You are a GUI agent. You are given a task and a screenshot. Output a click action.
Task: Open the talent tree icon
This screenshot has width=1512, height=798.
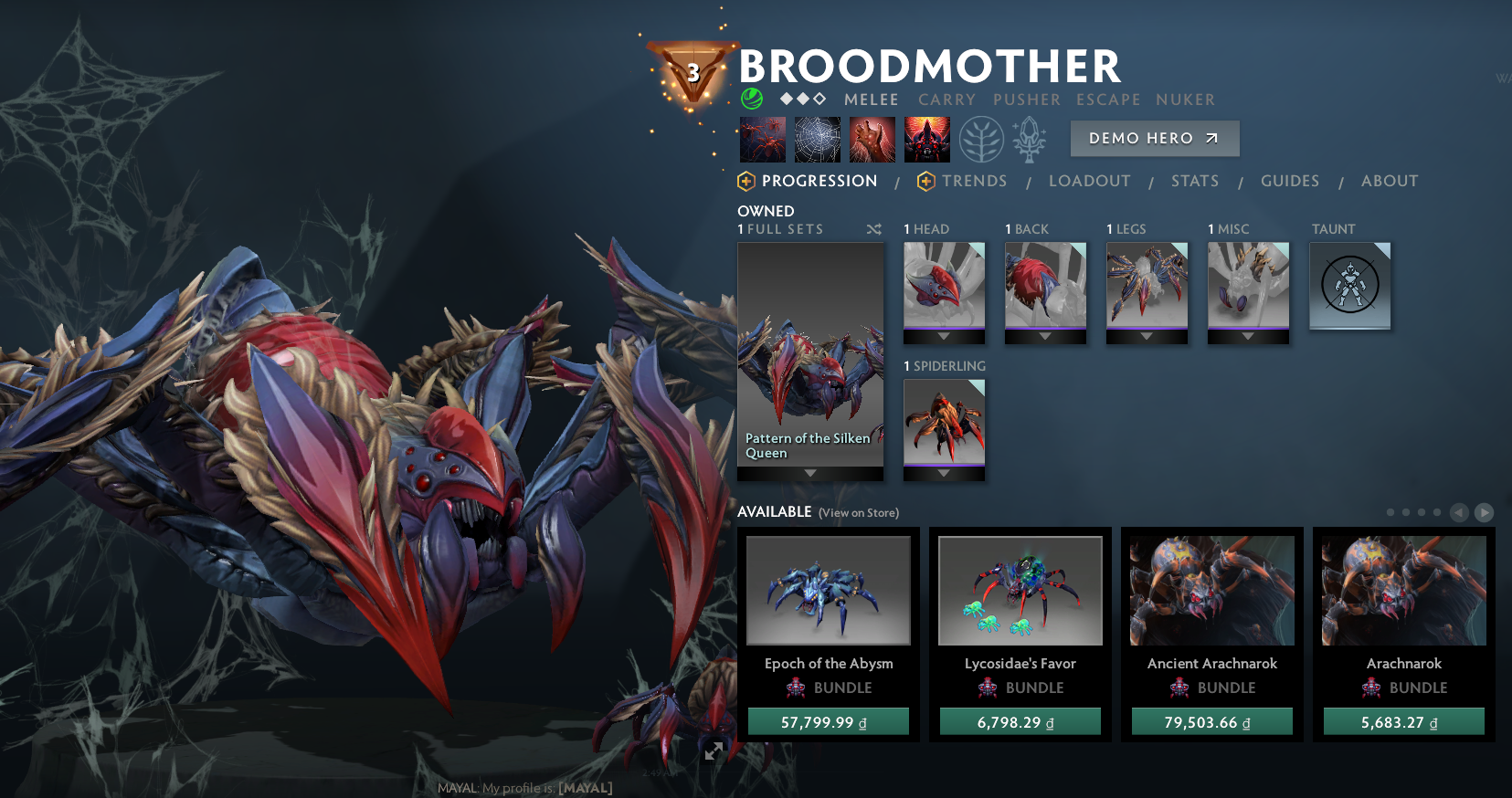coord(981,139)
